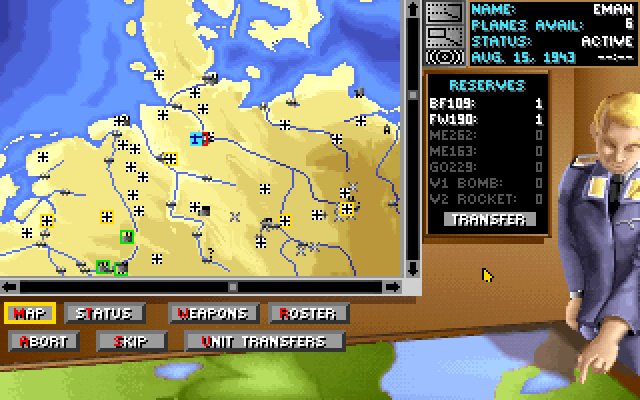This screenshot has width=640, height=400.
Task: Select the blue highlighted unit on the map
Action: 197,138
